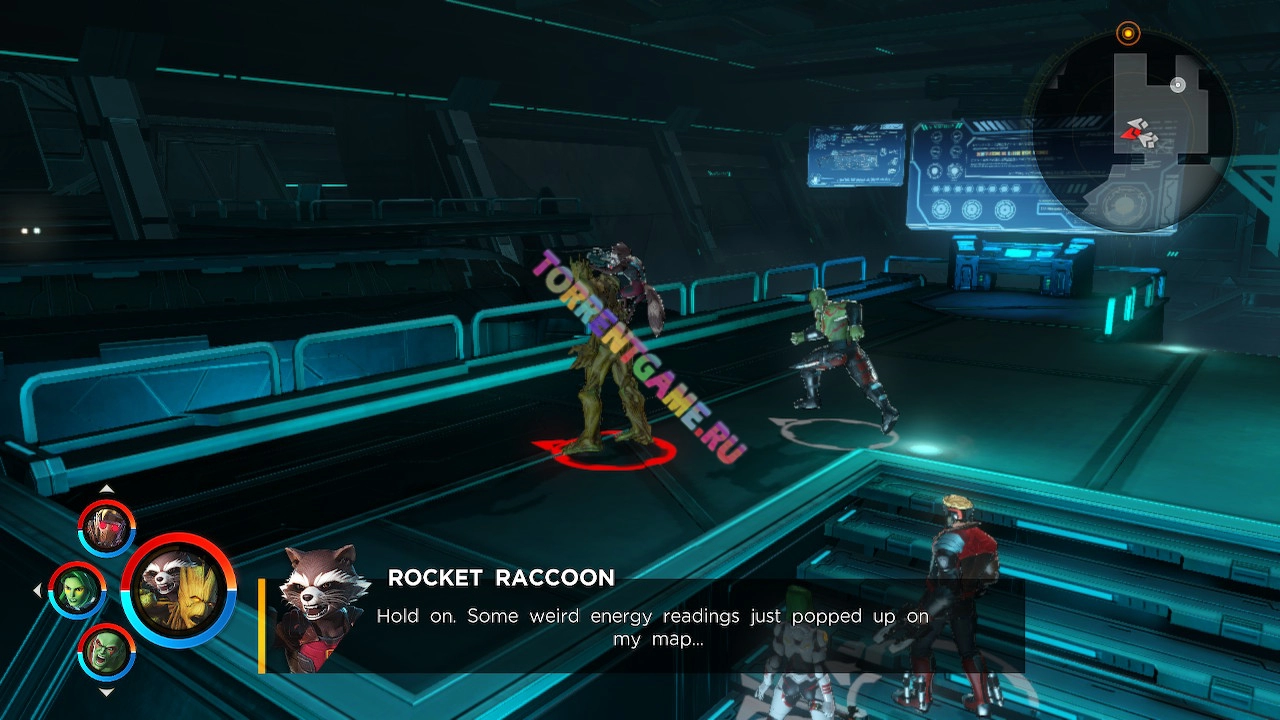The width and height of the screenshot is (1280, 720).
Task: Click the orange objective marker above the minimap
Action: coord(1128,34)
